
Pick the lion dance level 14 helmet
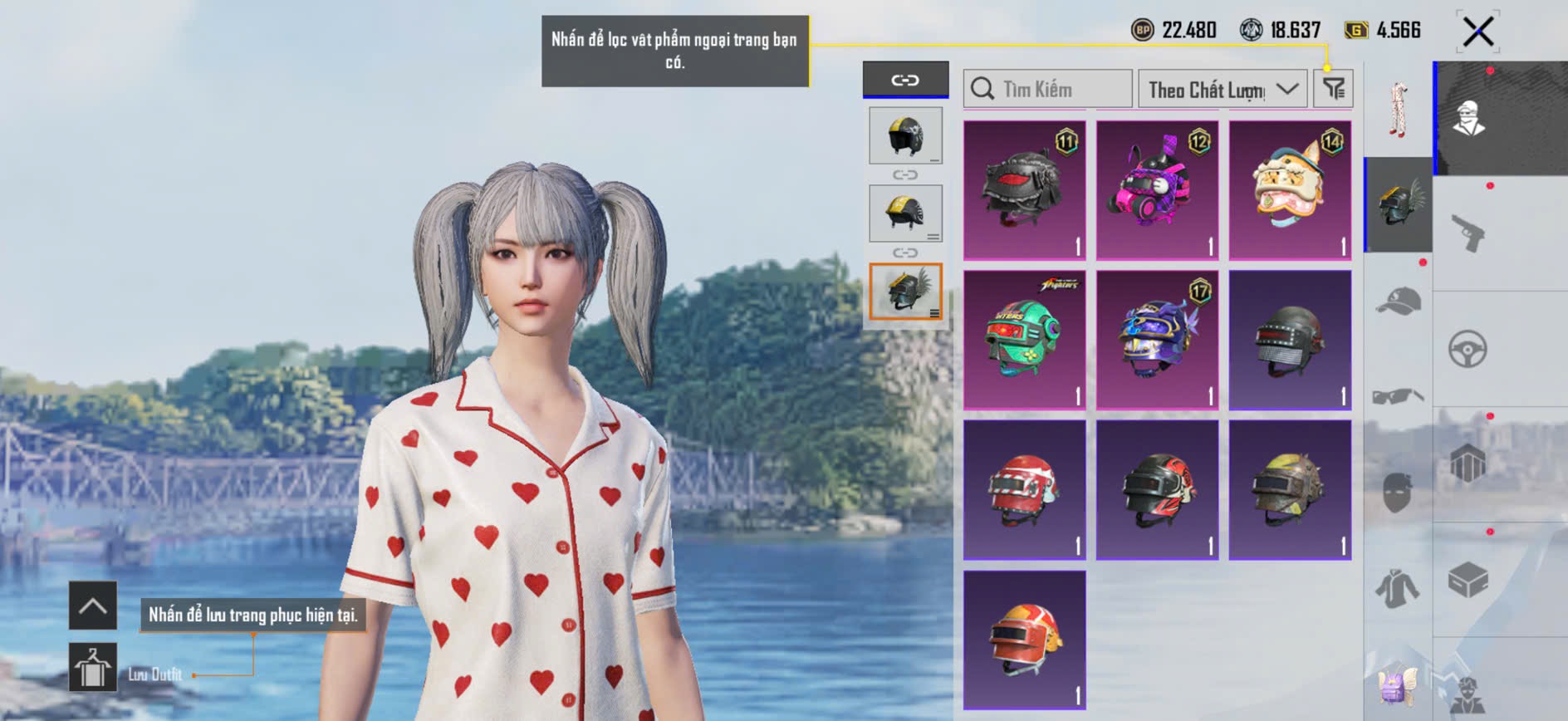[1290, 190]
